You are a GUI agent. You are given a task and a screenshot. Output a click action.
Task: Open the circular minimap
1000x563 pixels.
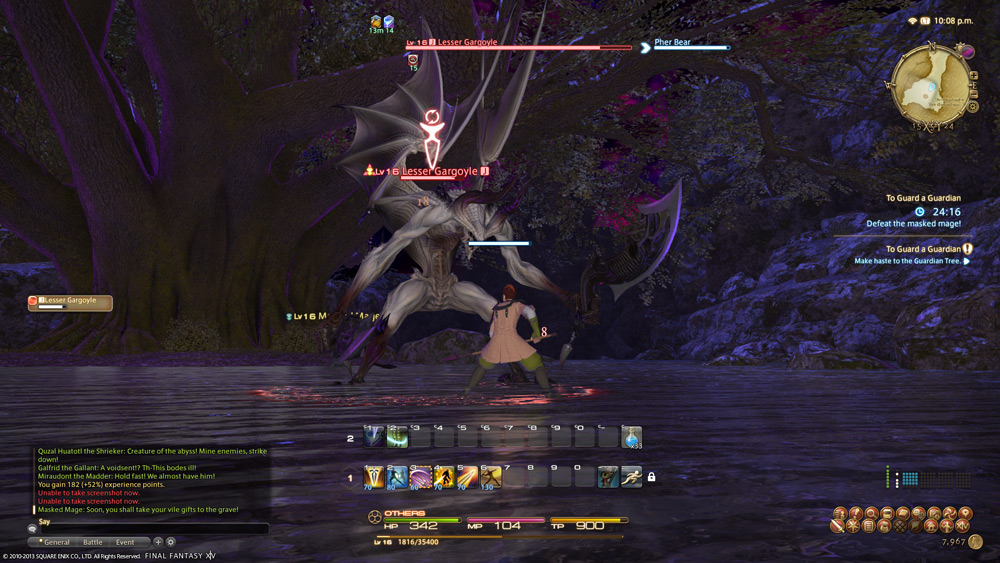[932, 83]
